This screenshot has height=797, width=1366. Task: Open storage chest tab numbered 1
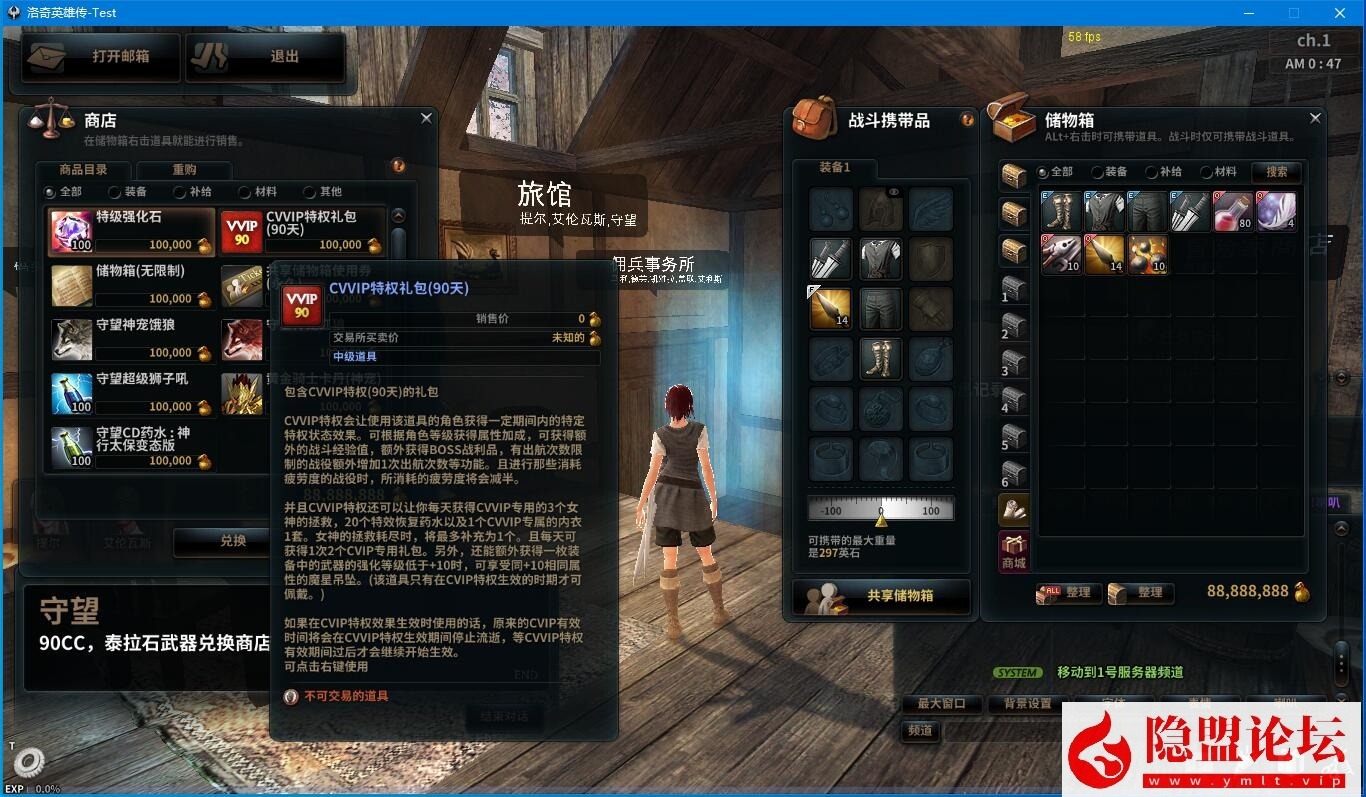pyautogui.click(x=1012, y=289)
